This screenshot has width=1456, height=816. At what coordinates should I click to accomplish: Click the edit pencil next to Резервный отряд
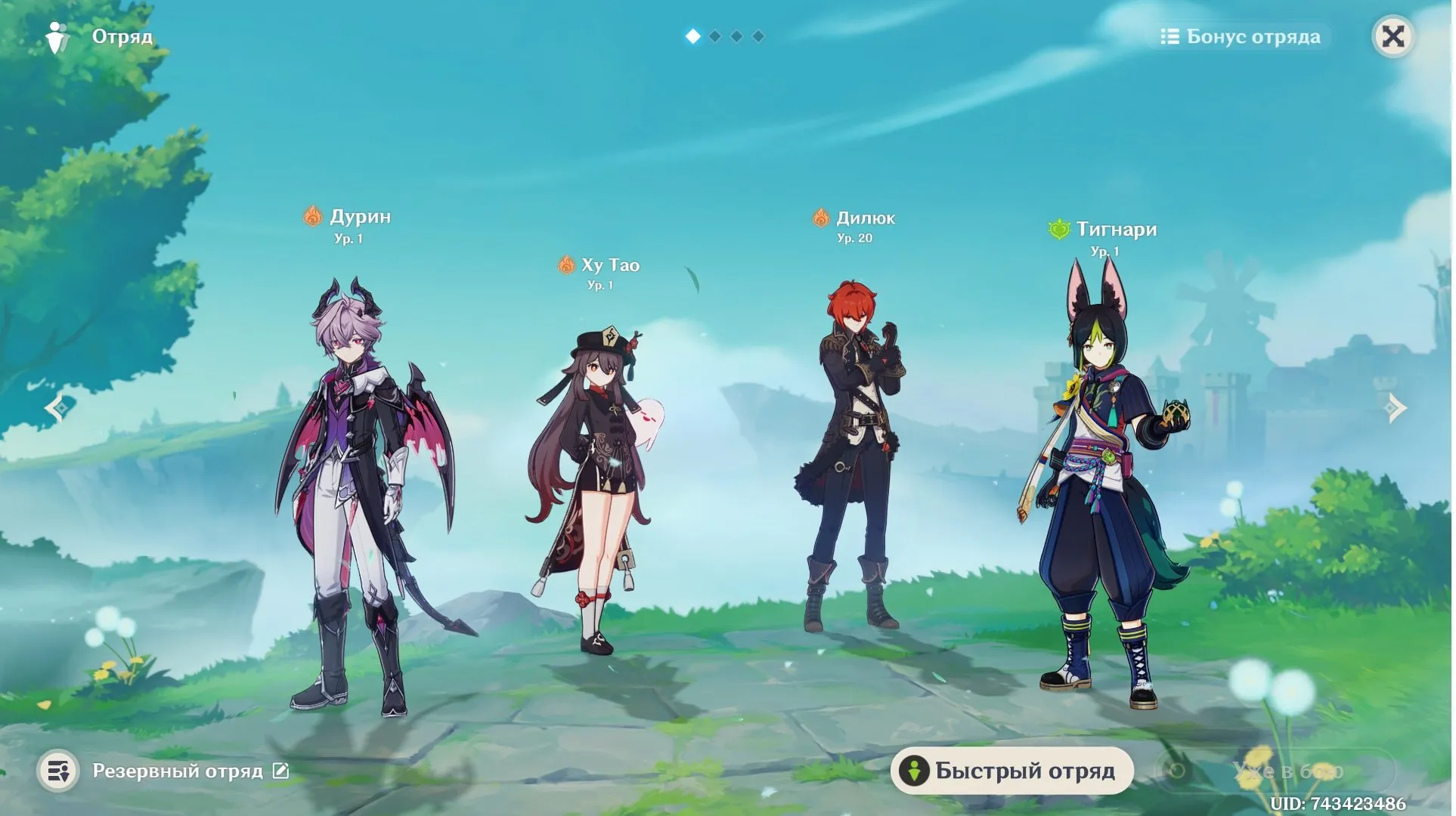click(280, 771)
